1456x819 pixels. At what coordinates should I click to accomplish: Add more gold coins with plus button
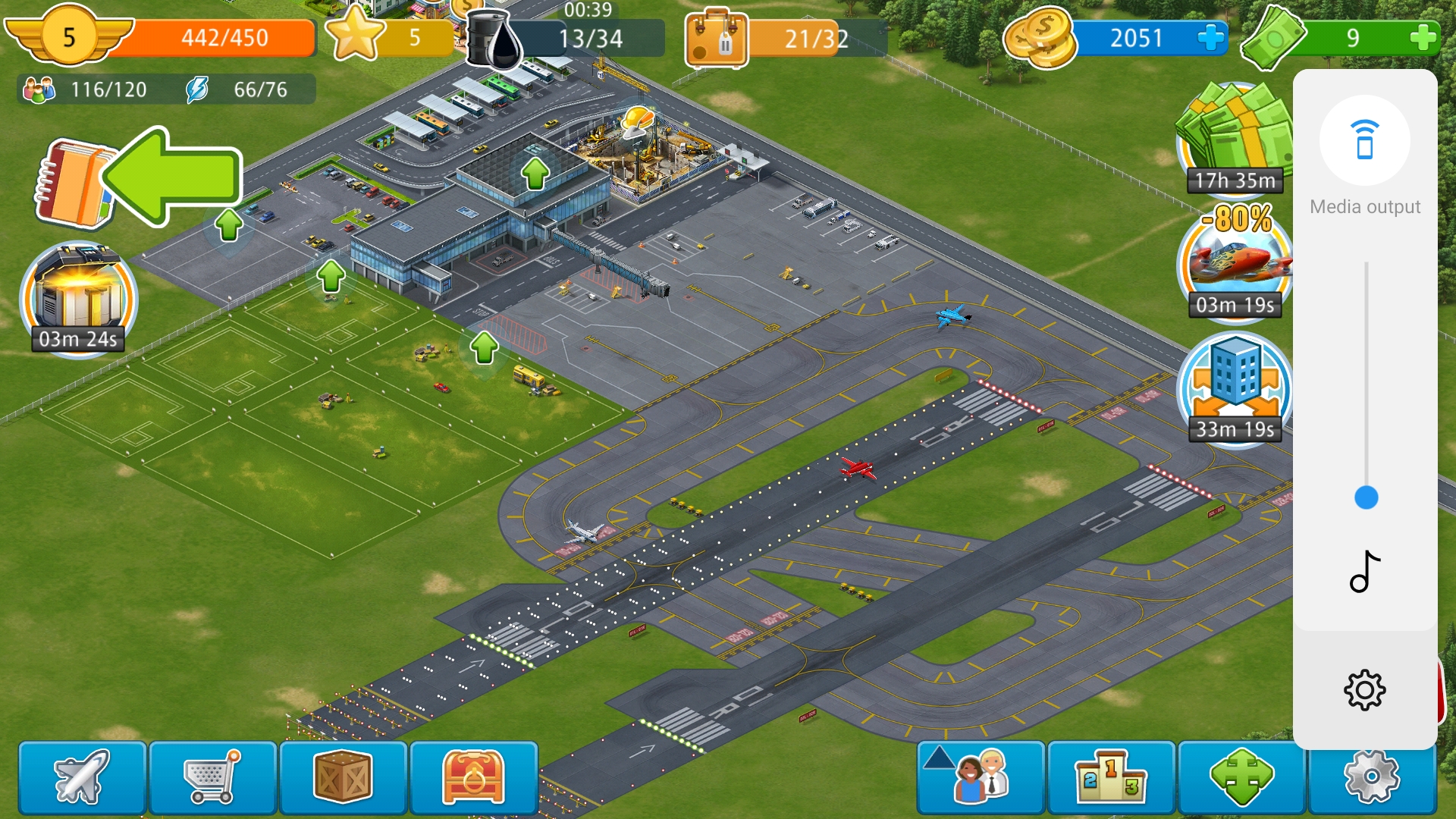click(x=1211, y=38)
